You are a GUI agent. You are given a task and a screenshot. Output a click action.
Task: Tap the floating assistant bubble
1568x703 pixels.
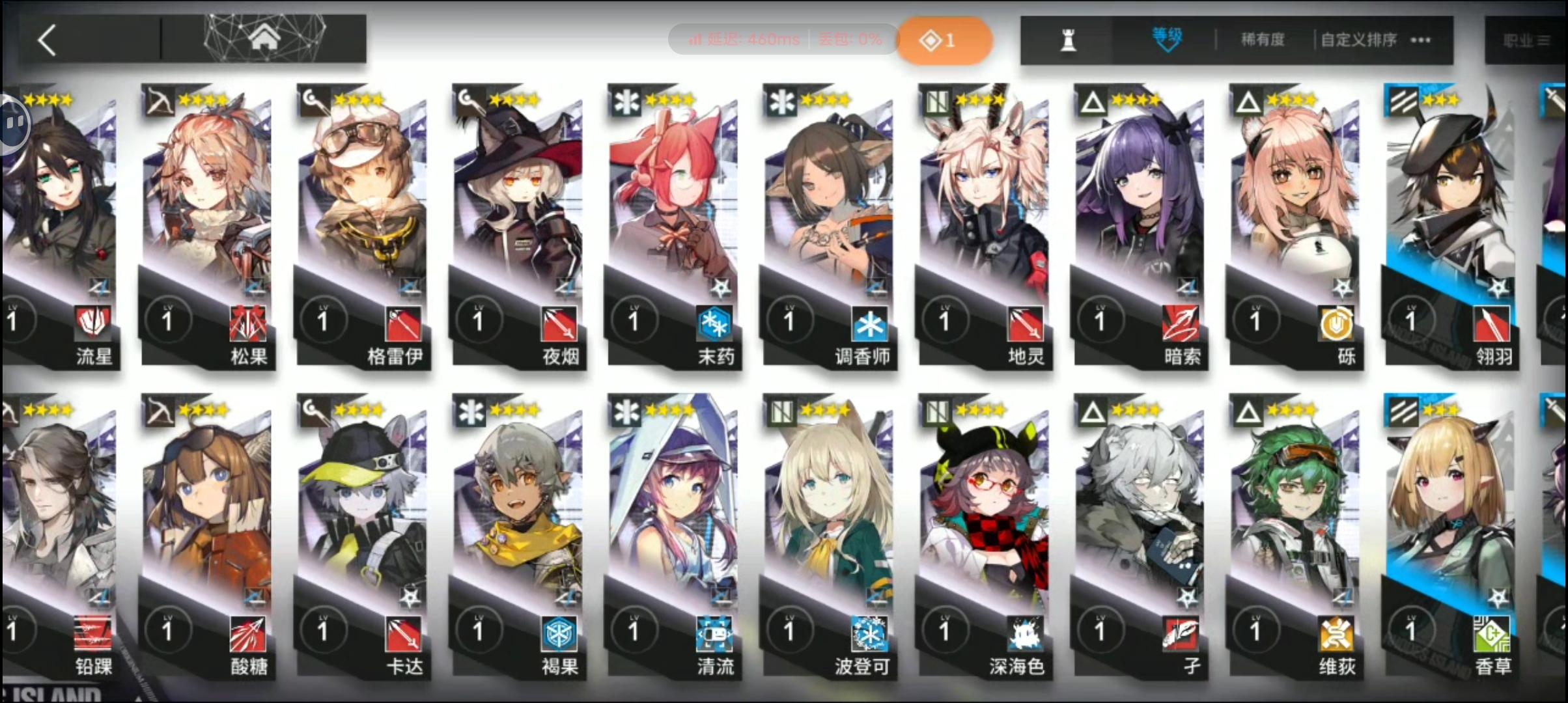14,124
